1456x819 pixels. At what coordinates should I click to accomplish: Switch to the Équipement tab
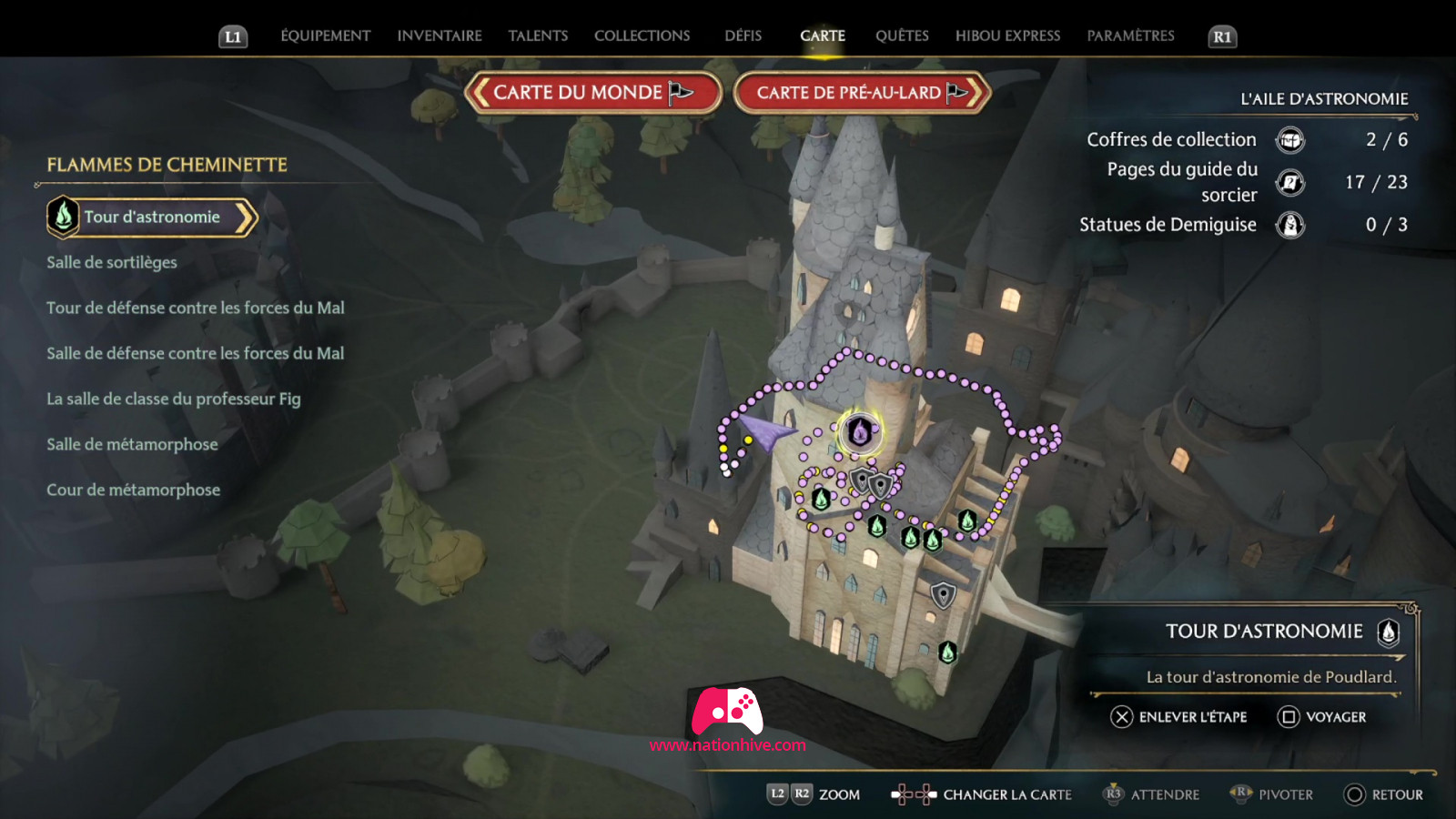(325, 35)
